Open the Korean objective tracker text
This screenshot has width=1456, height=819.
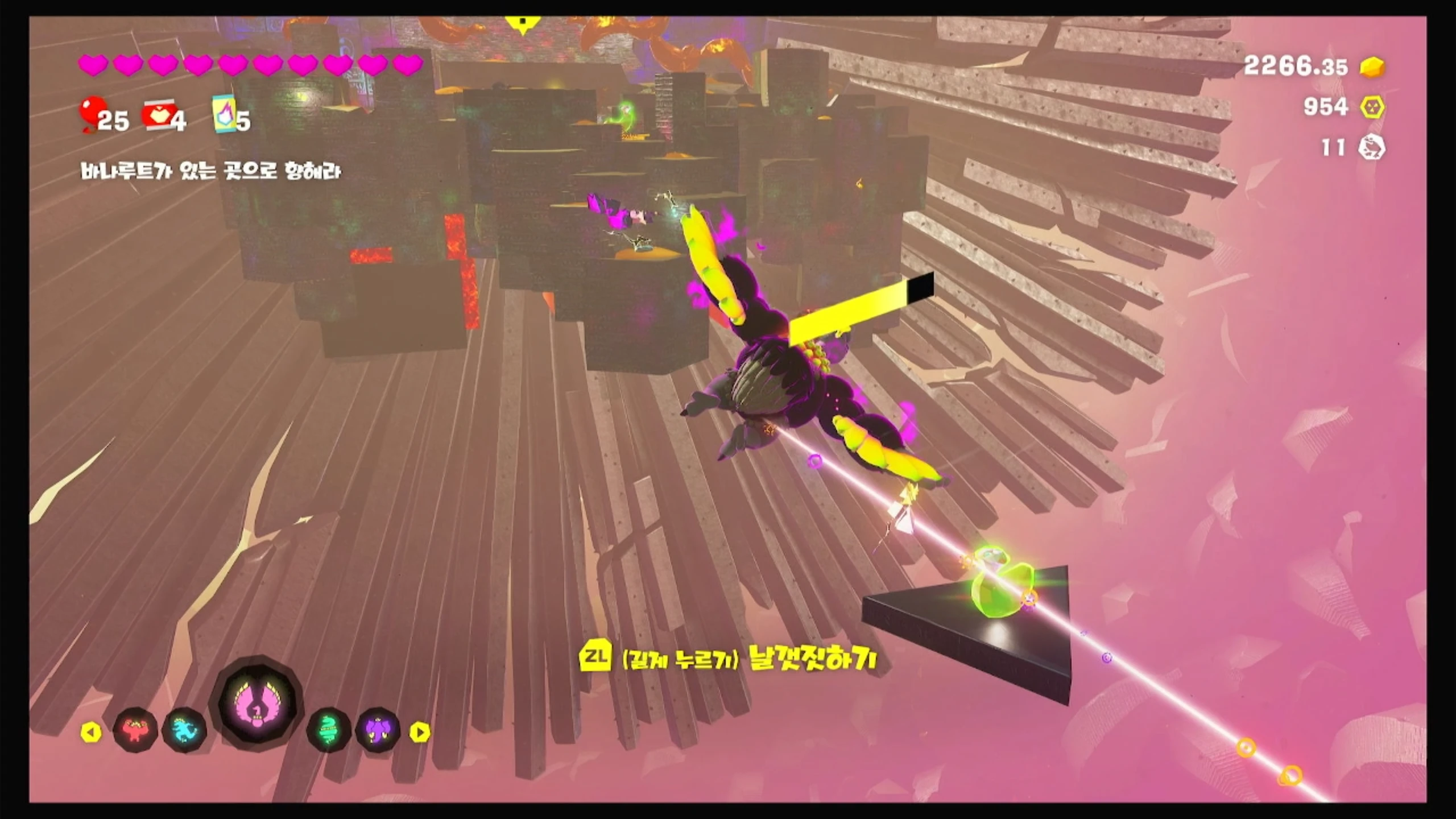click(x=210, y=172)
